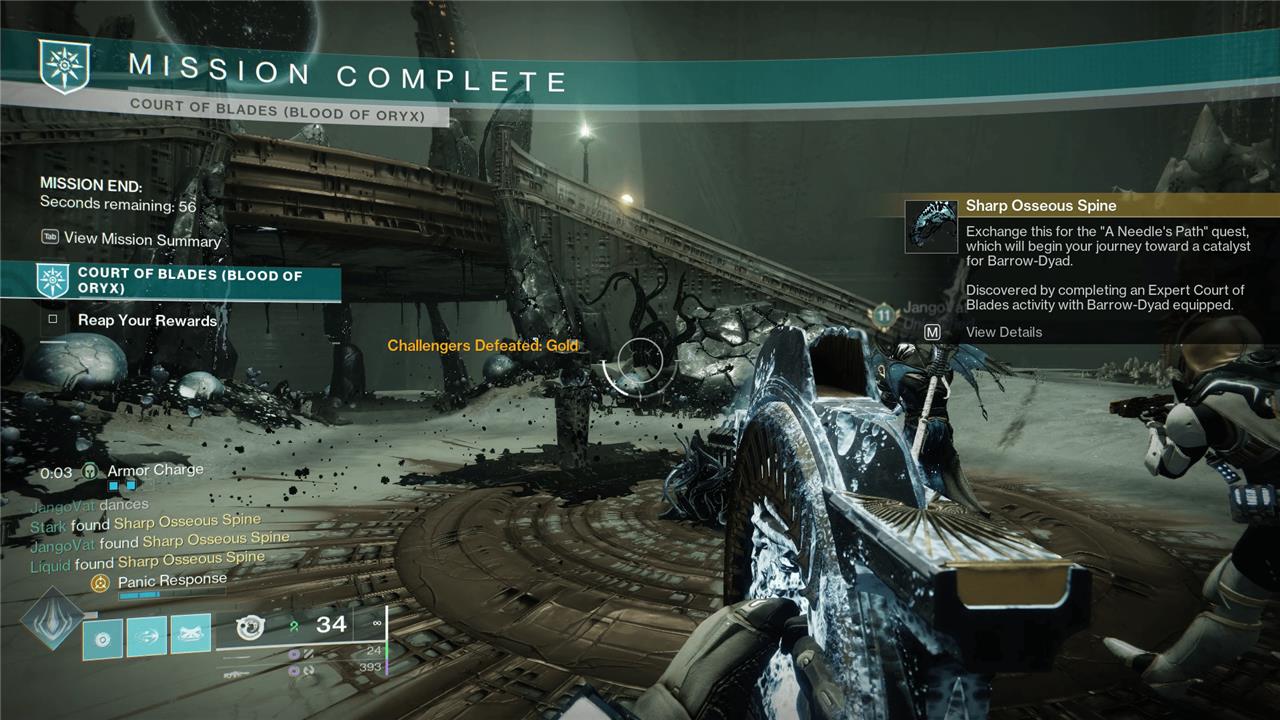Click the Armor Charge helmet icon
The width and height of the screenshot is (1280, 720).
[x=90, y=471]
